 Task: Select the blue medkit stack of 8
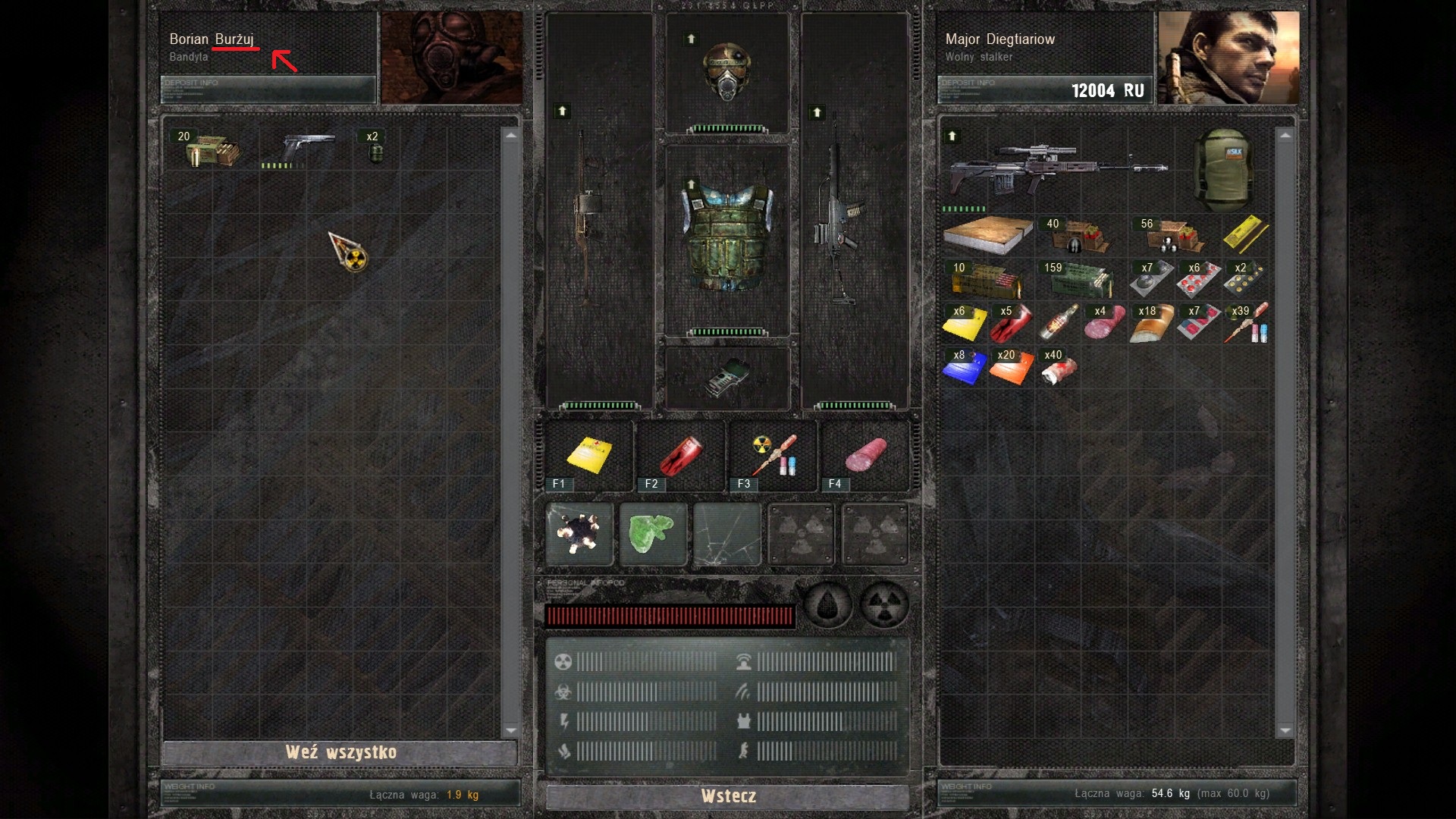pyautogui.click(x=964, y=368)
